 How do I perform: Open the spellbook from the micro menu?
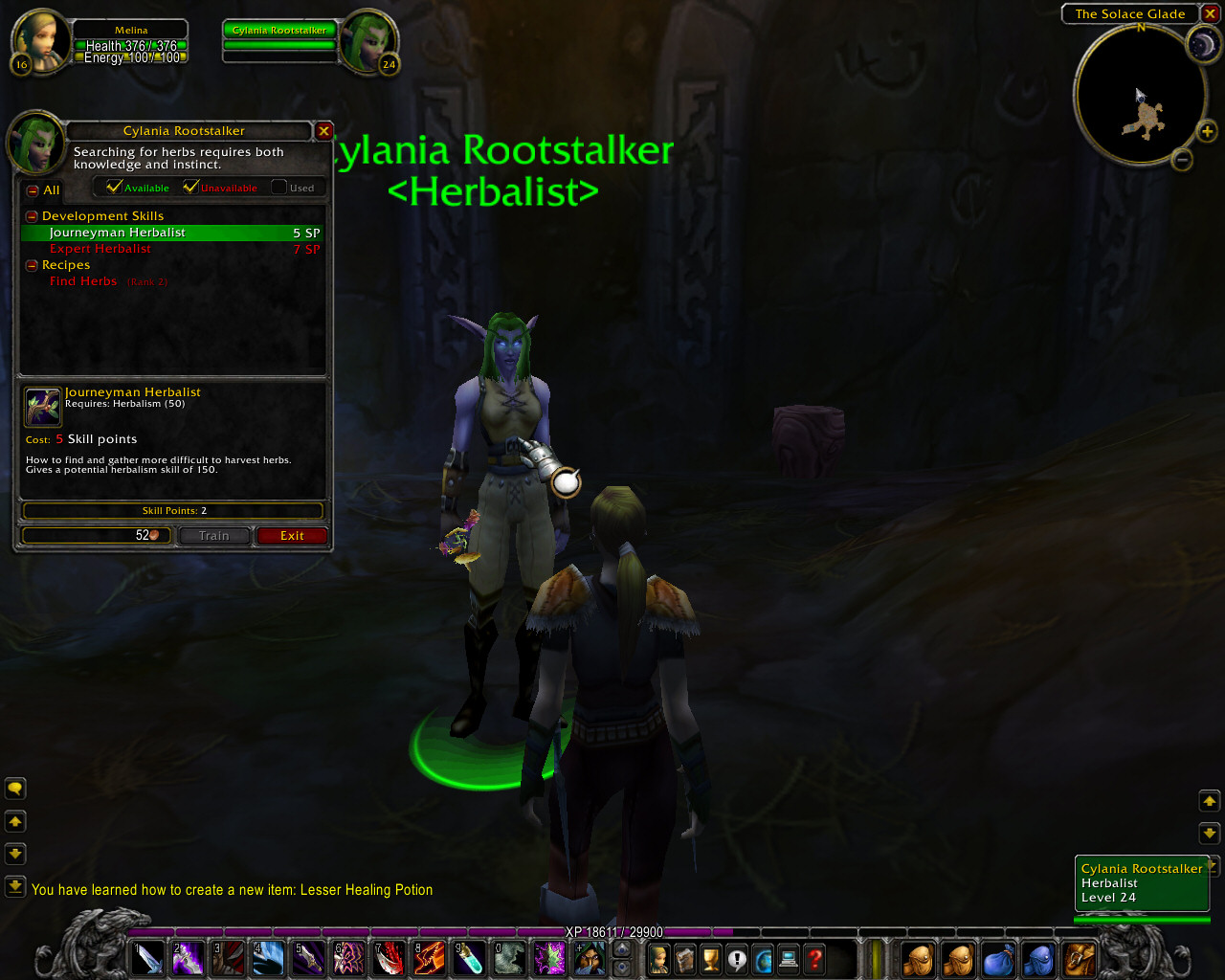(683, 959)
